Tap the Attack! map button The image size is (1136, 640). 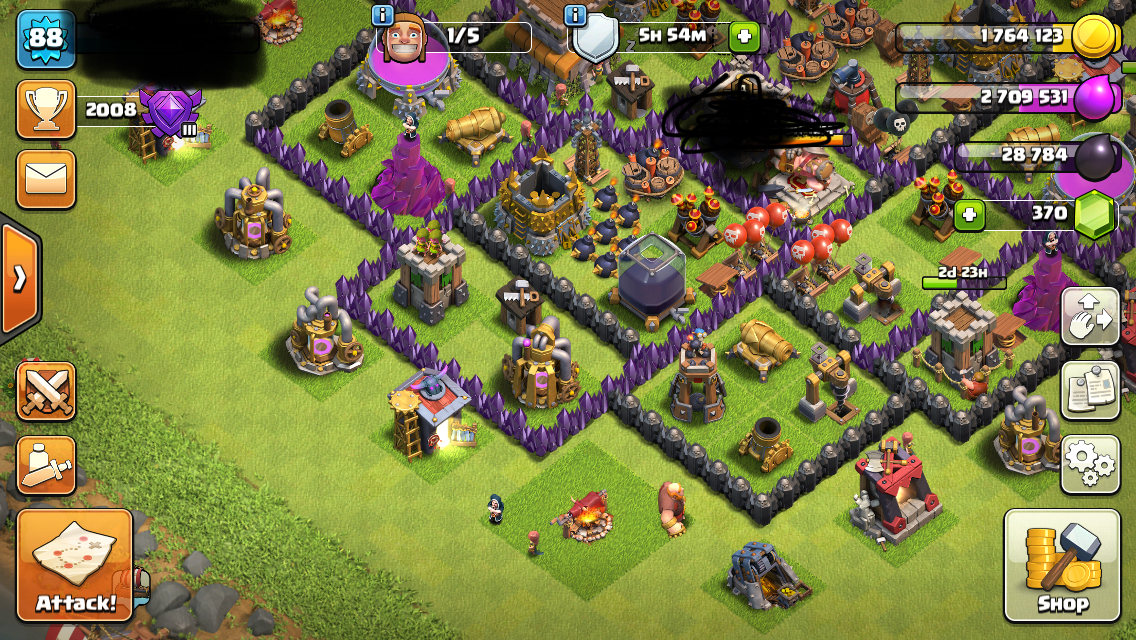pos(75,564)
